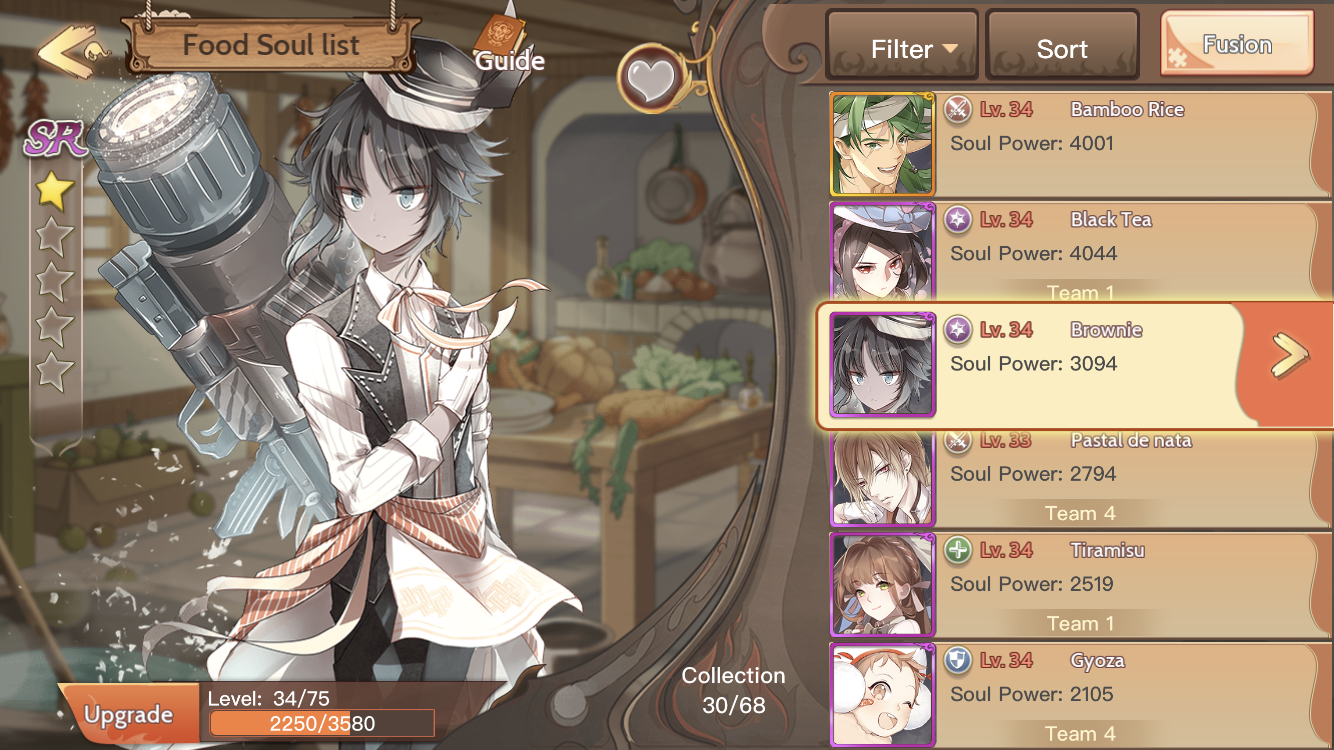Viewport: 1334px width, 750px height.
Task: Select Tiramisu from the list
Action: pos(1080,585)
